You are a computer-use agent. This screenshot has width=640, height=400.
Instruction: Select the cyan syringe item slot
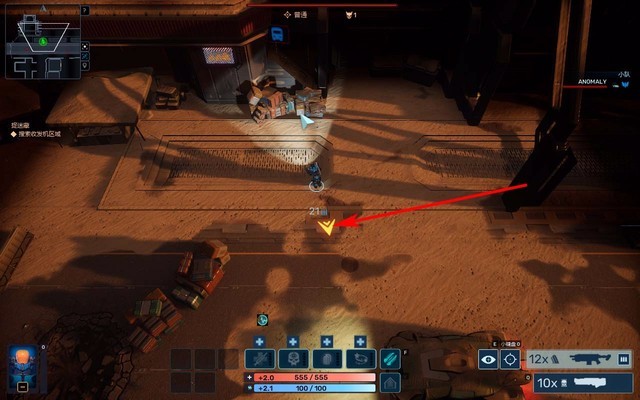391,358
